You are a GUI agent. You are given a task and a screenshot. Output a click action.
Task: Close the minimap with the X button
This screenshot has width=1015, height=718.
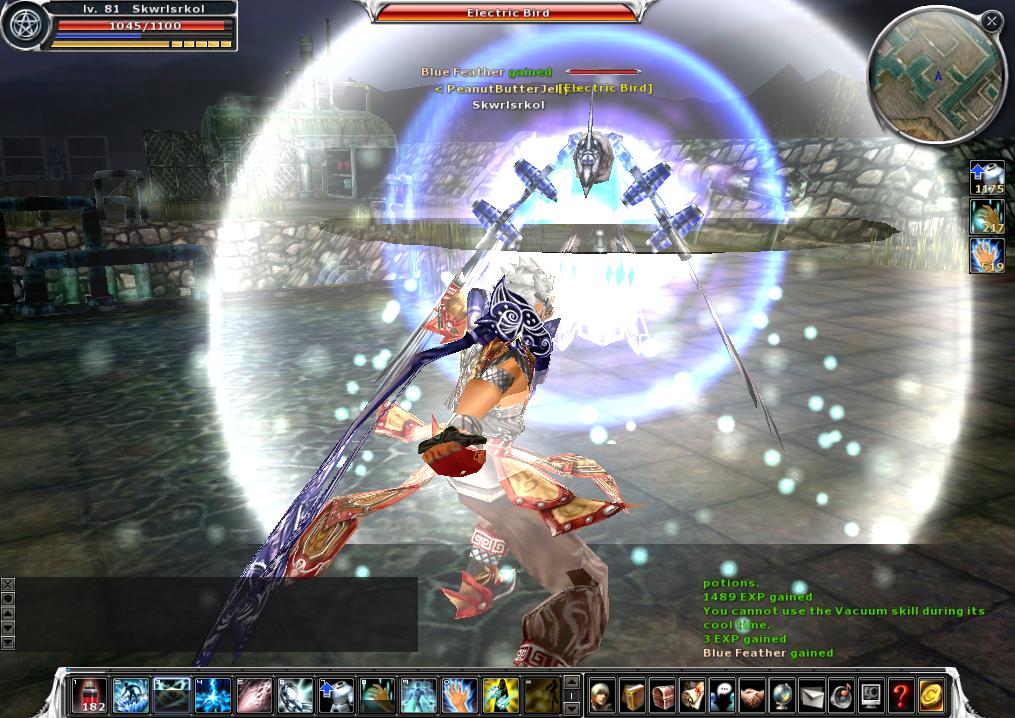coord(991,20)
